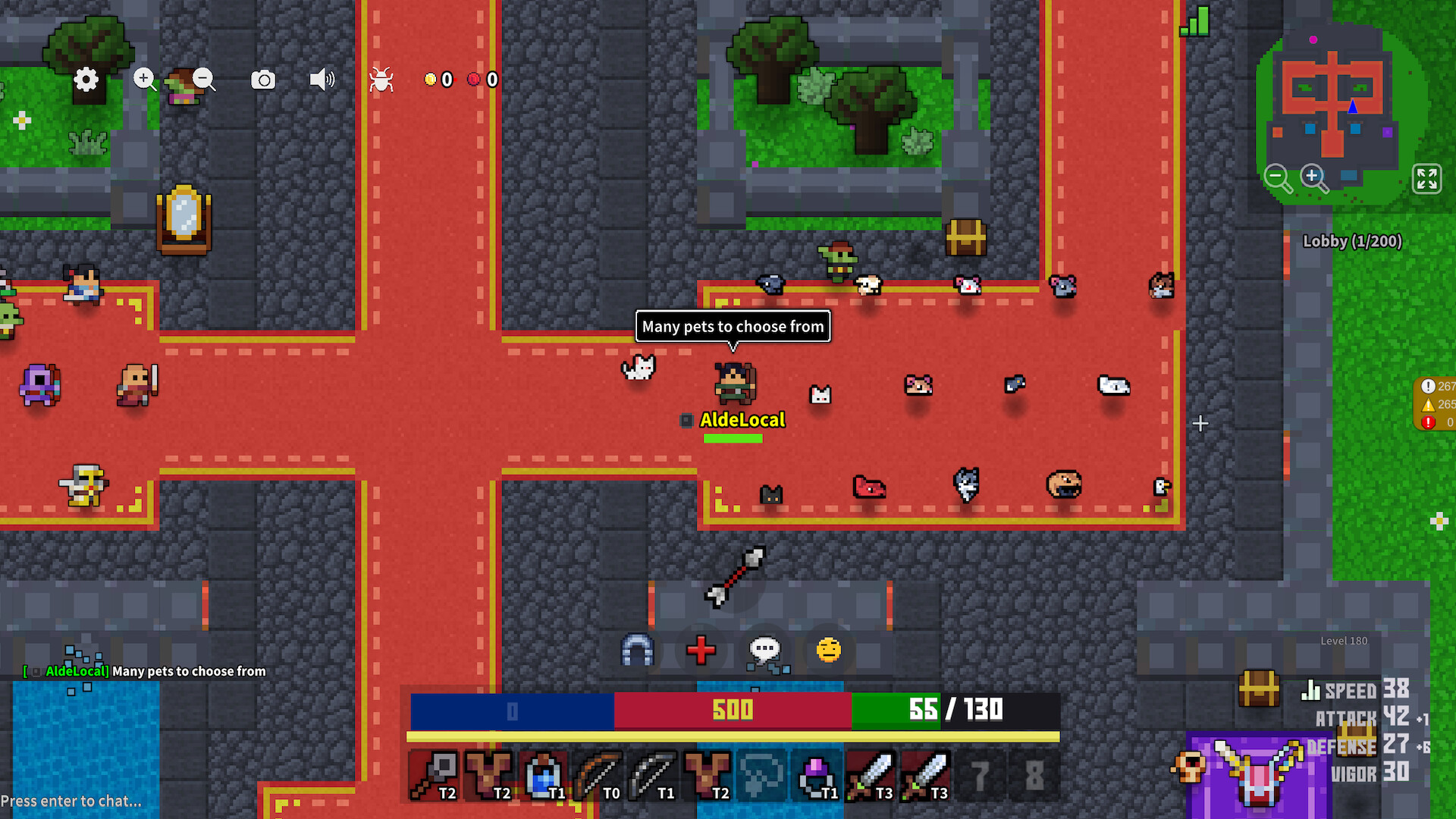Select the T2 axe hotbar slot
The width and height of the screenshot is (1456, 819).
click(x=434, y=775)
